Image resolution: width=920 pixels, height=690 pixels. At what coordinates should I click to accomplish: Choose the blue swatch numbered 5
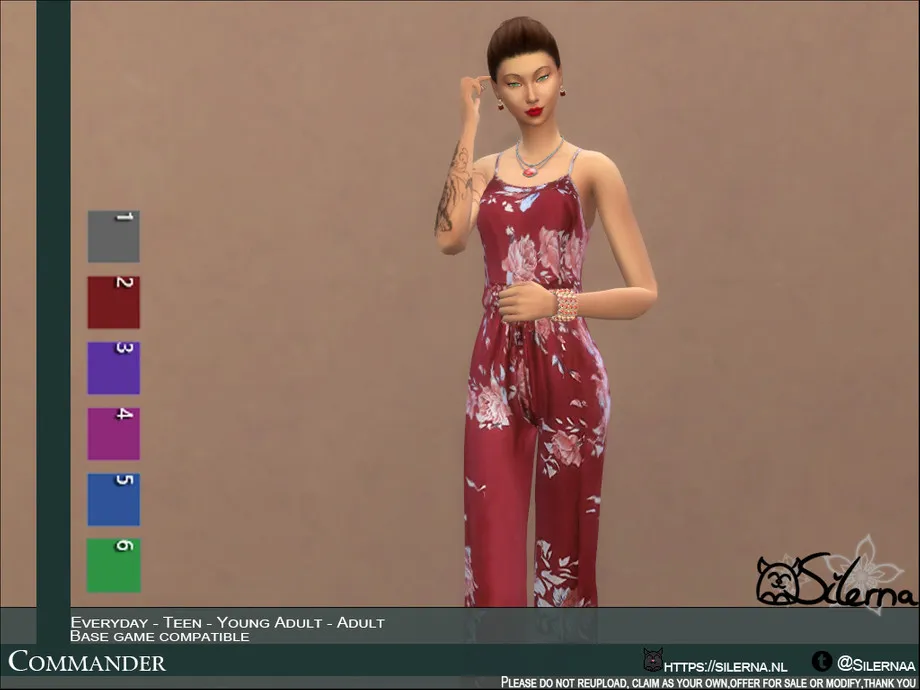click(113, 500)
